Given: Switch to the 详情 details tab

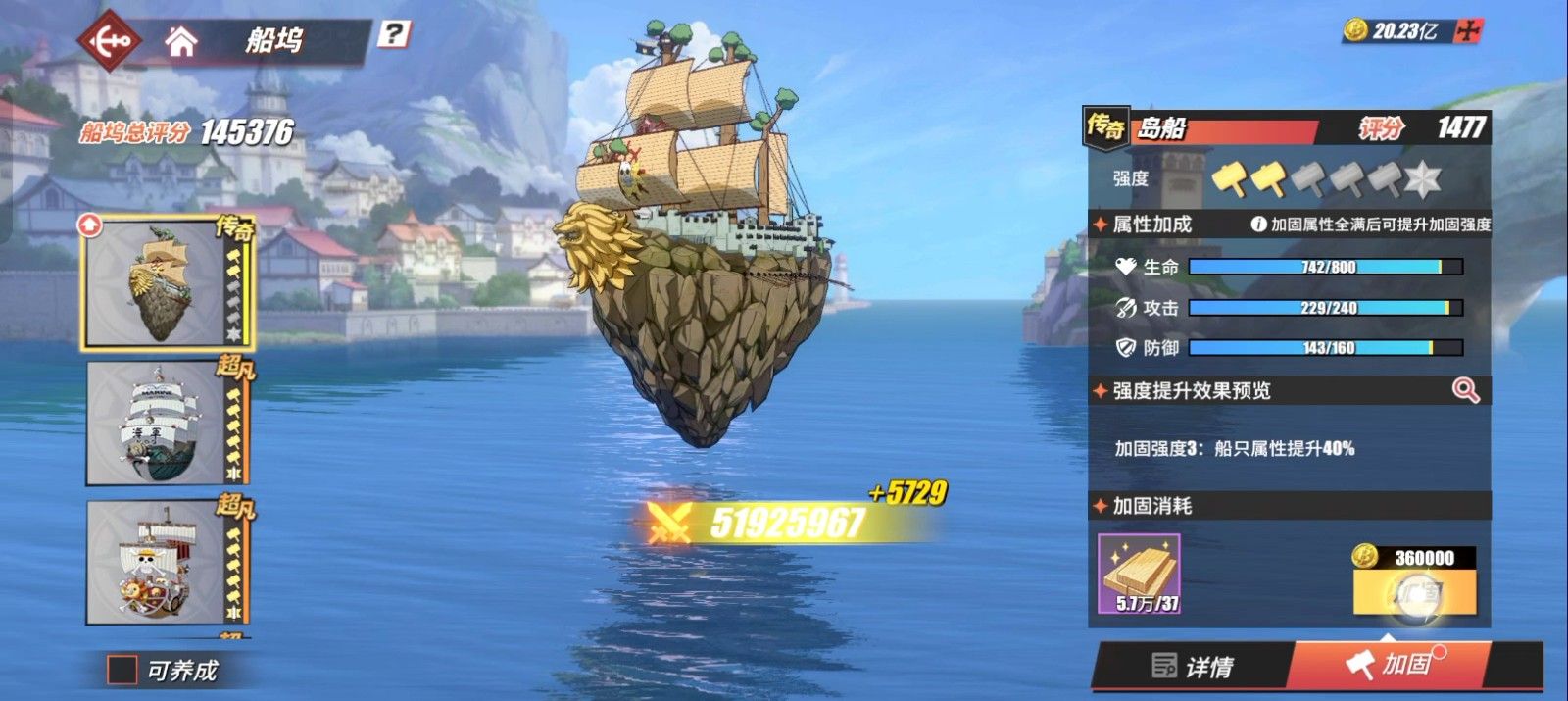Looking at the screenshot, I should click(1193, 667).
